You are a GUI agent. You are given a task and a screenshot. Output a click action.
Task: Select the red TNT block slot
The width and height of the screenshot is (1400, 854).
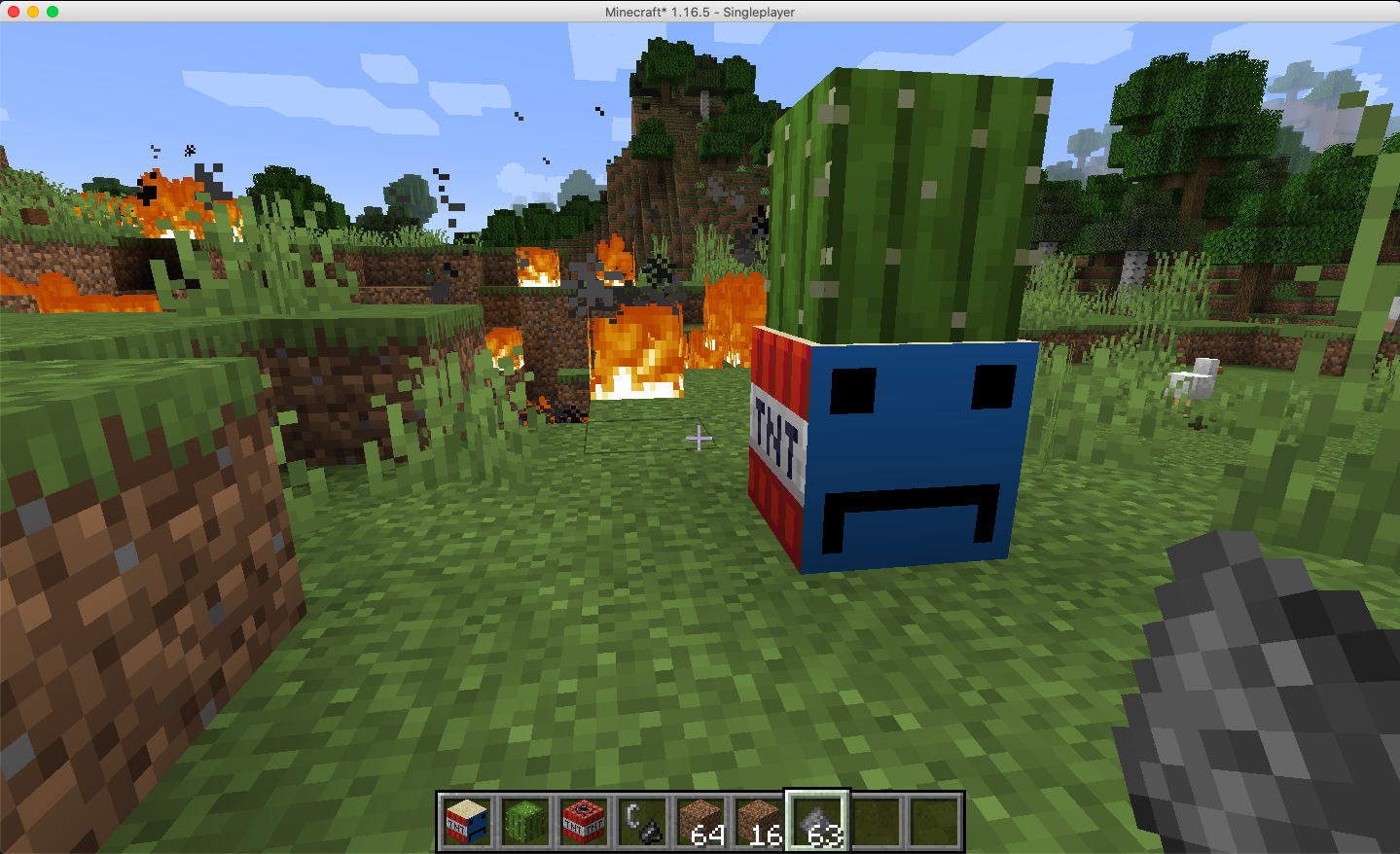584,822
